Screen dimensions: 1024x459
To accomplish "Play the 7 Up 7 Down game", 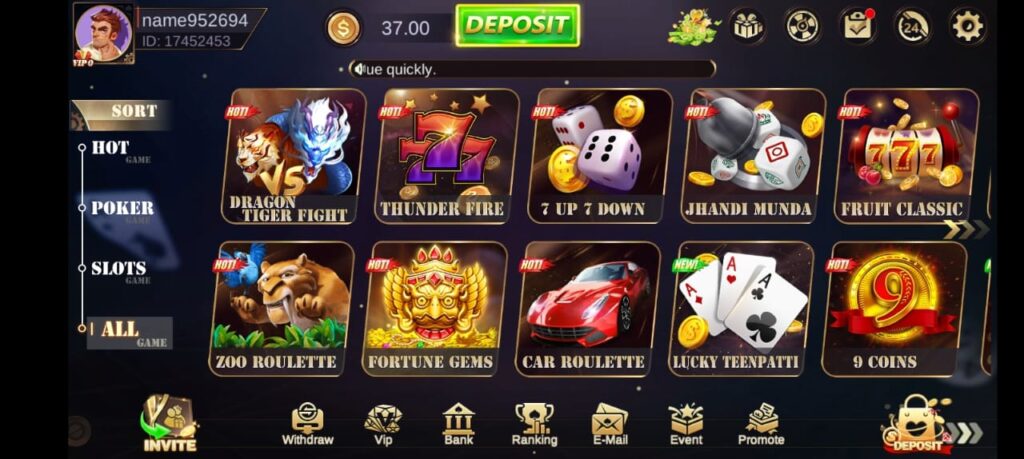I will tap(600, 156).
